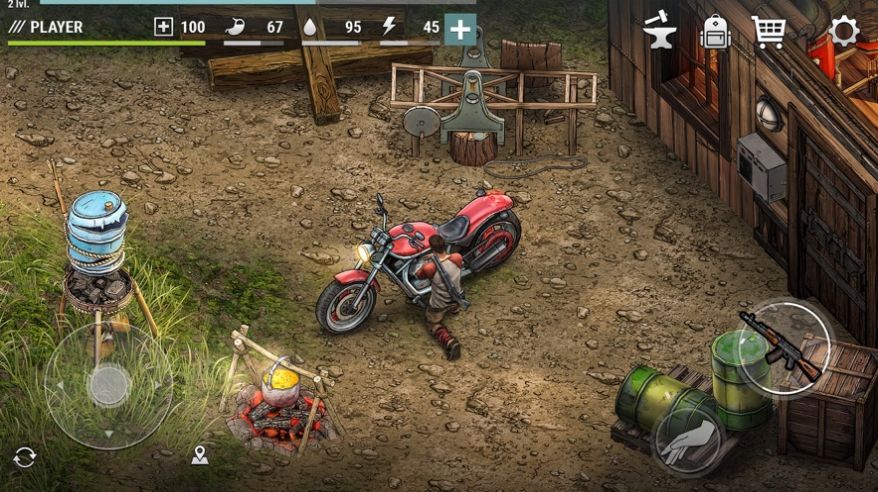Open the crafting menu anvil icon
878x492 pixels.
(659, 30)
